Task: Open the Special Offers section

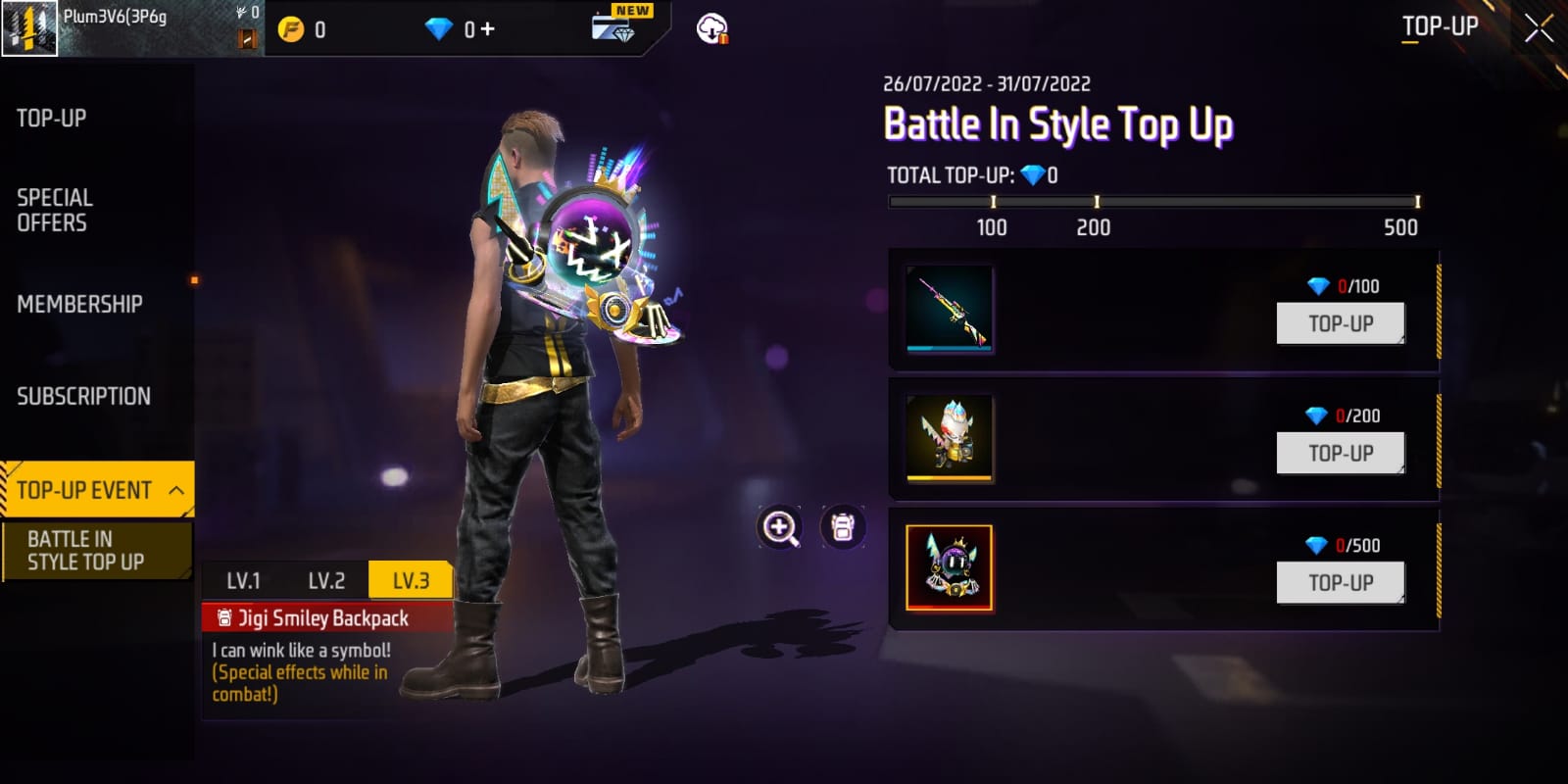Action: 55,210
